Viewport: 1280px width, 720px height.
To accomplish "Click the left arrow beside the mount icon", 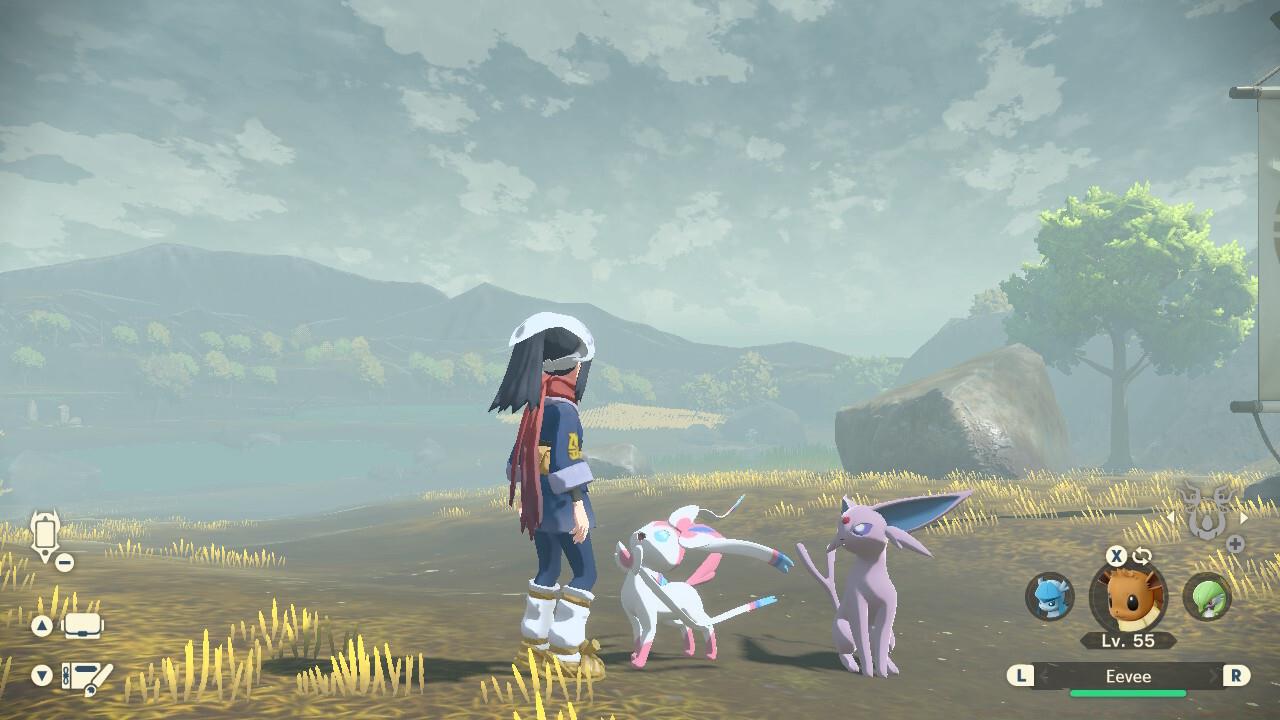I will 1171,517.
